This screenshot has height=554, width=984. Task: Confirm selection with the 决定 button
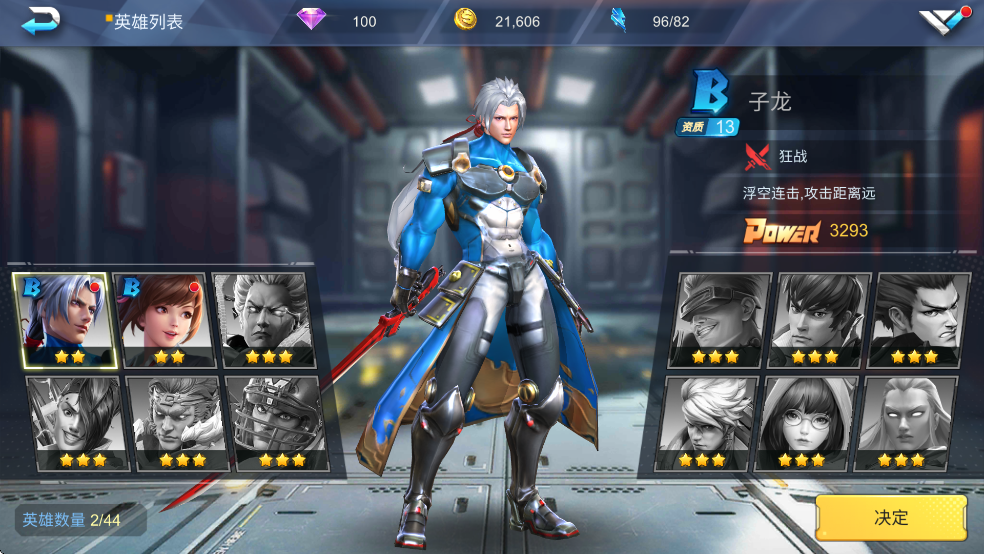891,517
